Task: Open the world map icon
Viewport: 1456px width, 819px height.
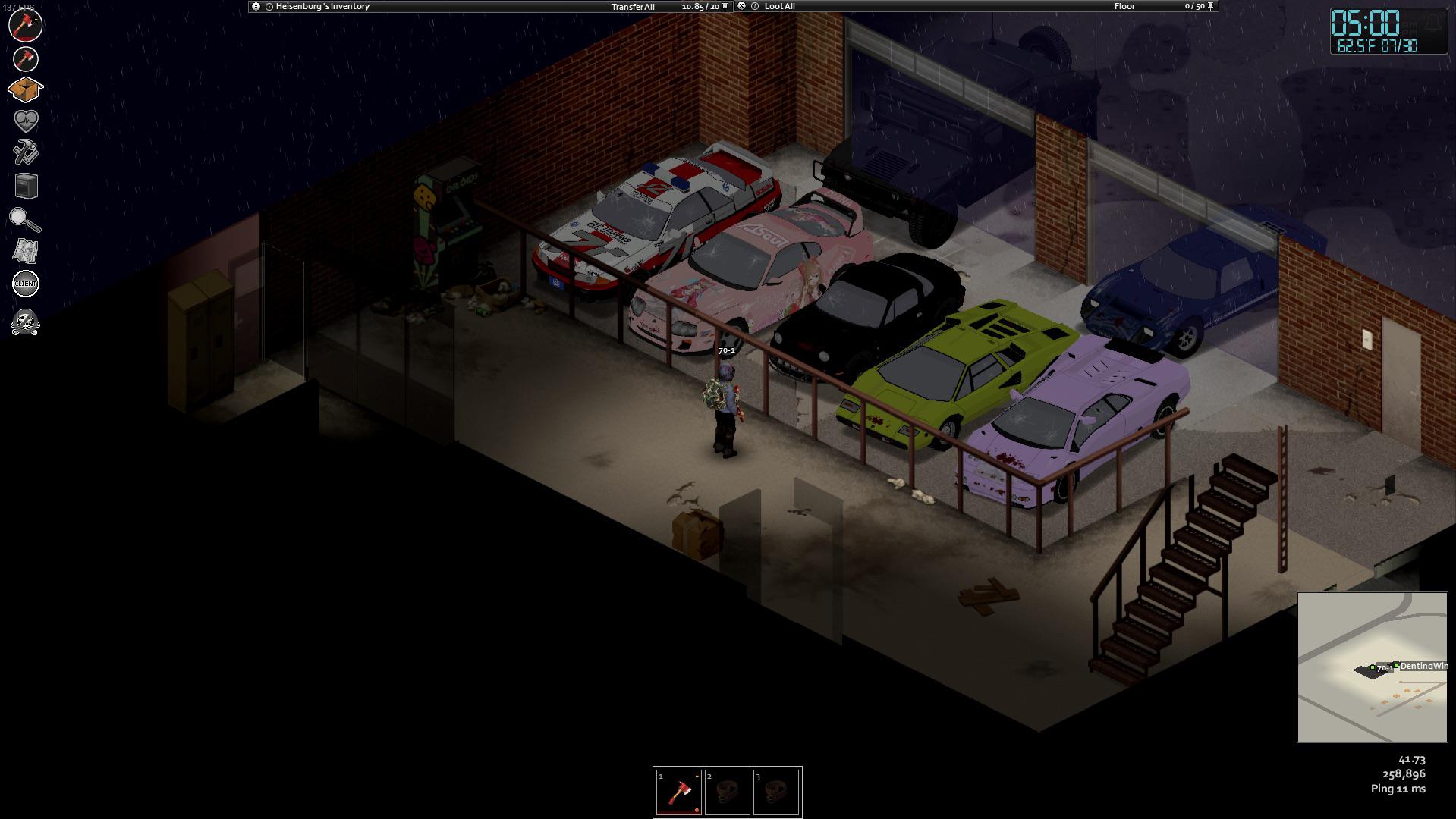Action: 25,252
